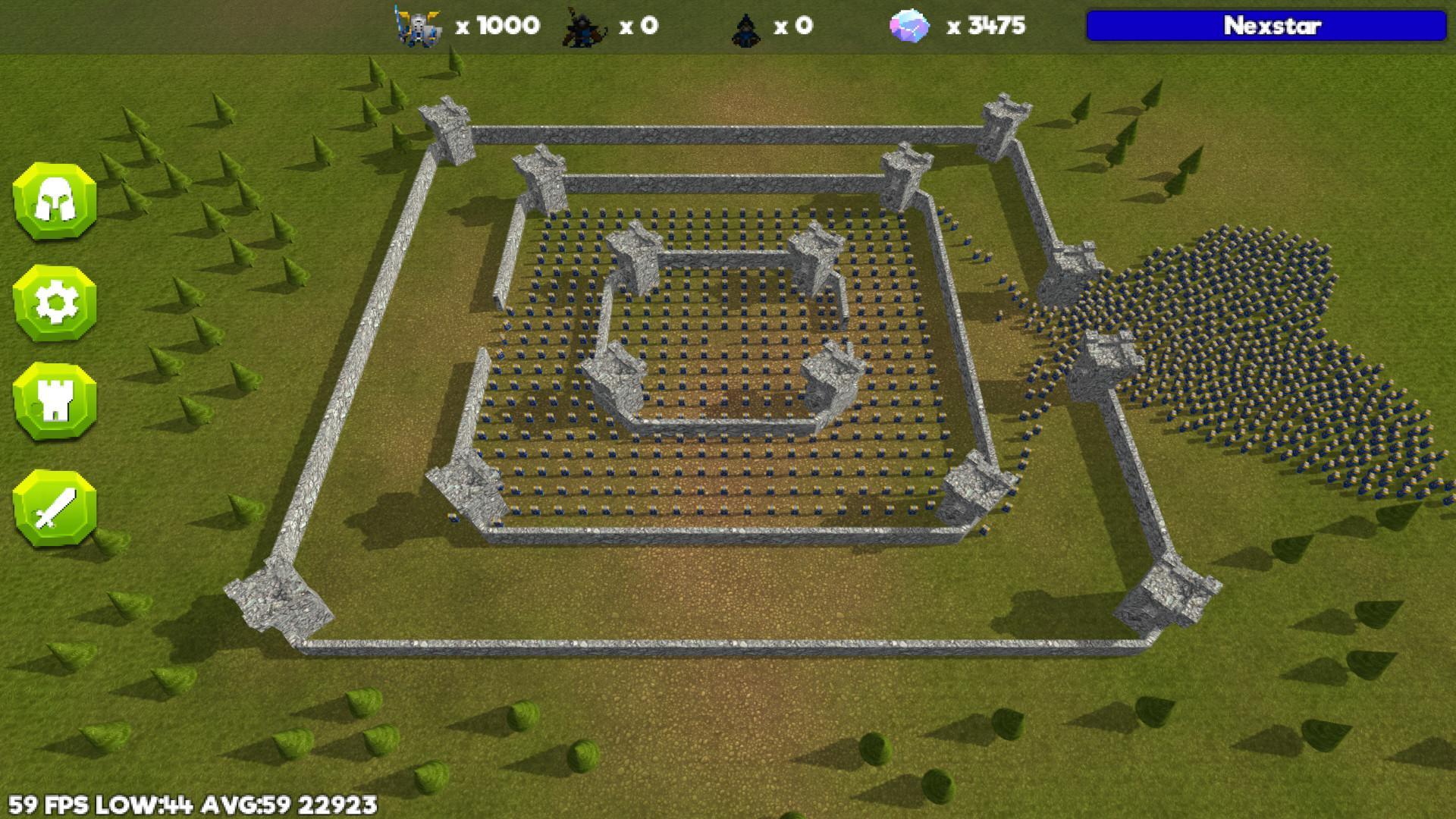Select the sword battle icon
The image size is (1456, 819).
(x=55, y=507)
